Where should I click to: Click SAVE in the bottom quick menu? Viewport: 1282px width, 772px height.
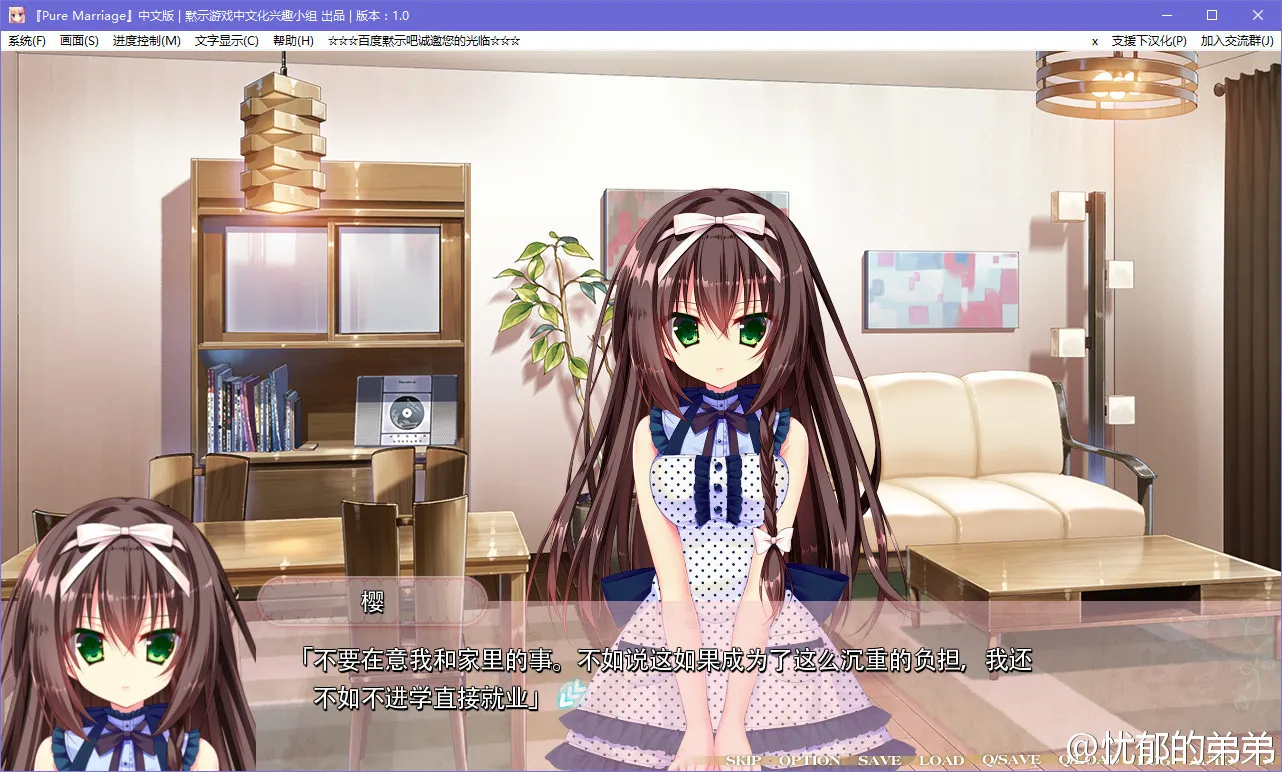coord(878,760)
